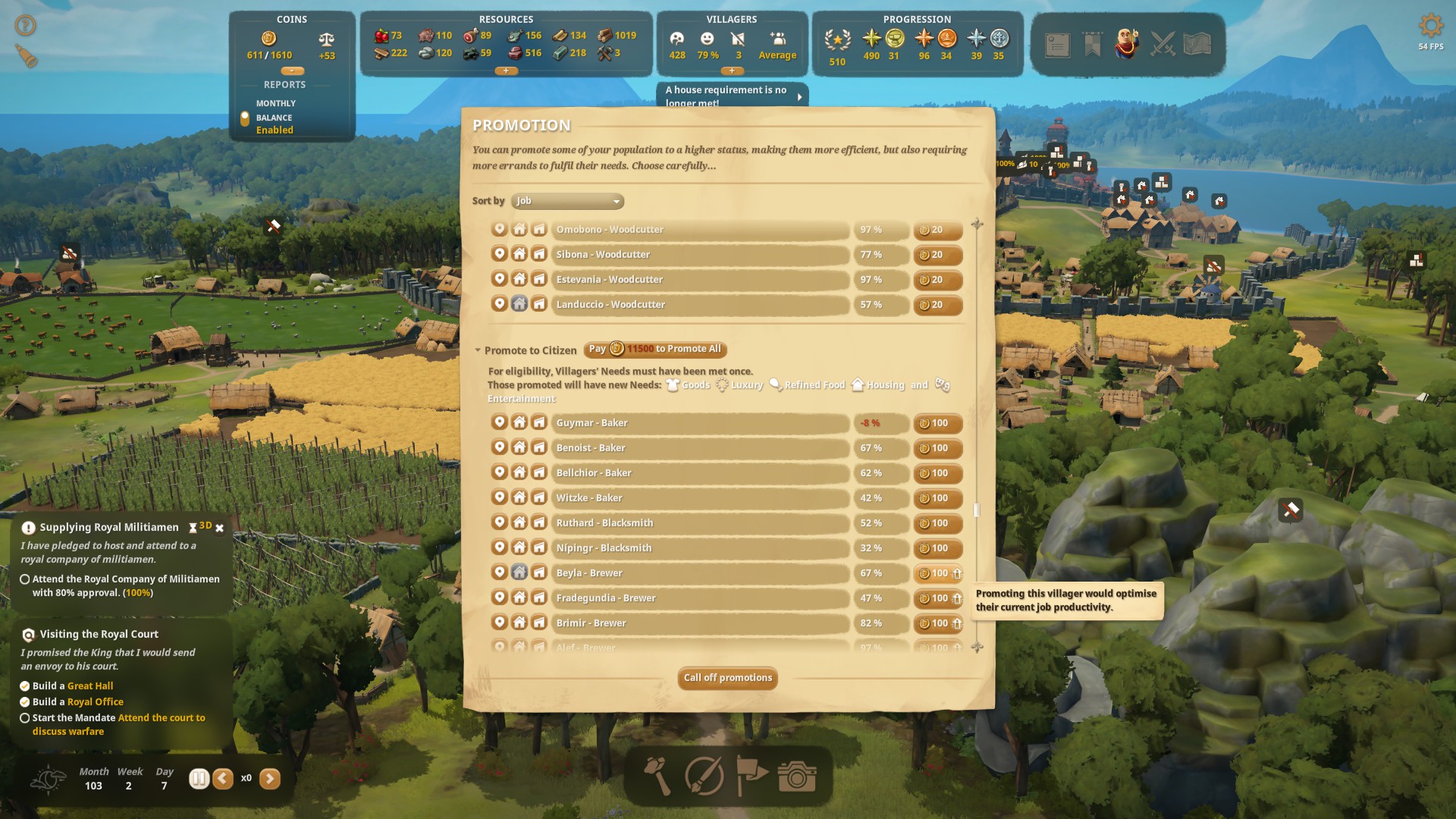Toggle the Monthly Balance report switch
Viewport: 1456px width, 819px height.
pos(245,118)
